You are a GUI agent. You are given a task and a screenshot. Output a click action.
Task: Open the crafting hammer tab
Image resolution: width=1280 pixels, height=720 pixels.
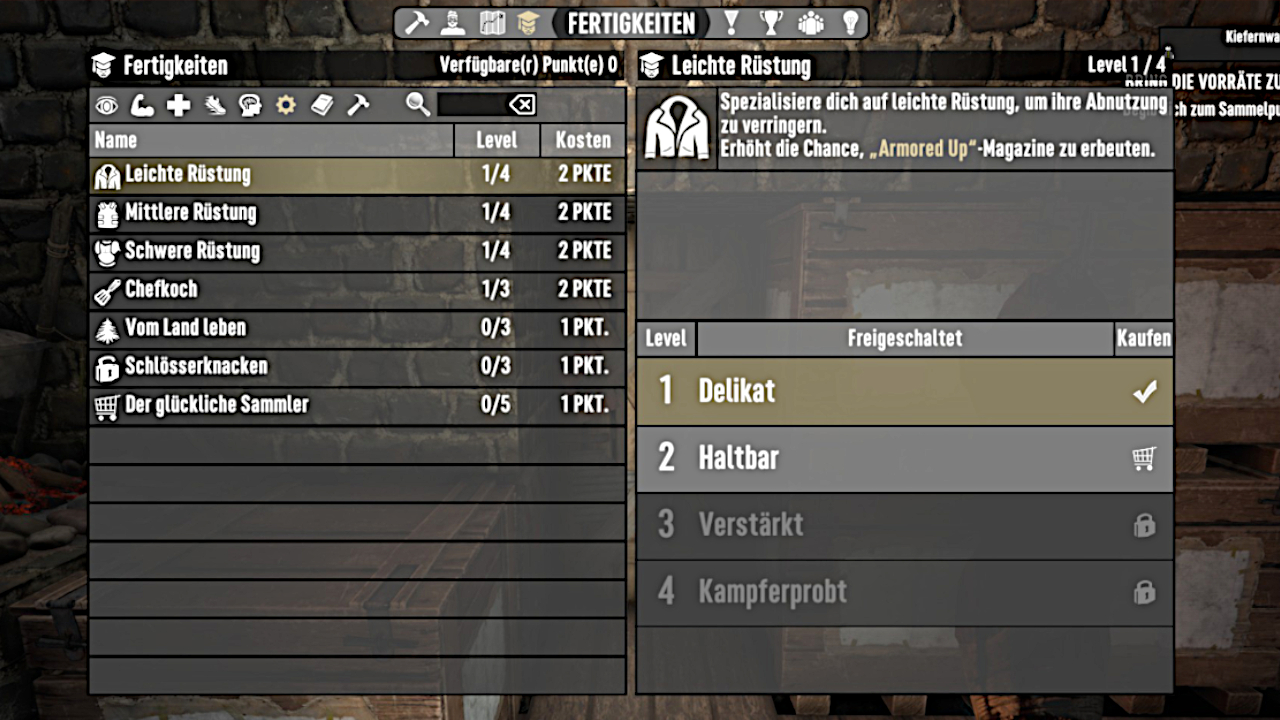pos(416,22)
